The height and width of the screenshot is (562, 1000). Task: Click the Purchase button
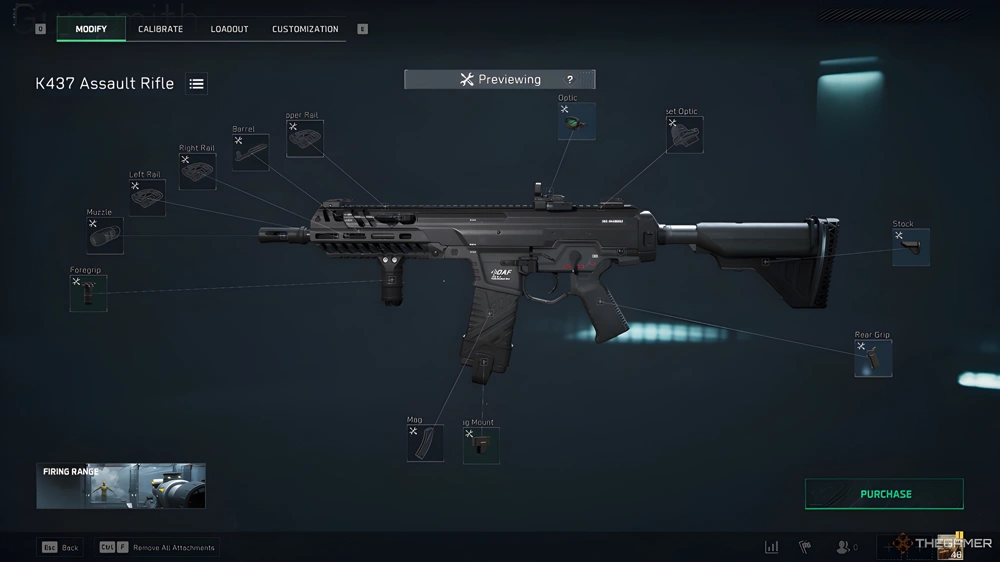tap(884, 494)
